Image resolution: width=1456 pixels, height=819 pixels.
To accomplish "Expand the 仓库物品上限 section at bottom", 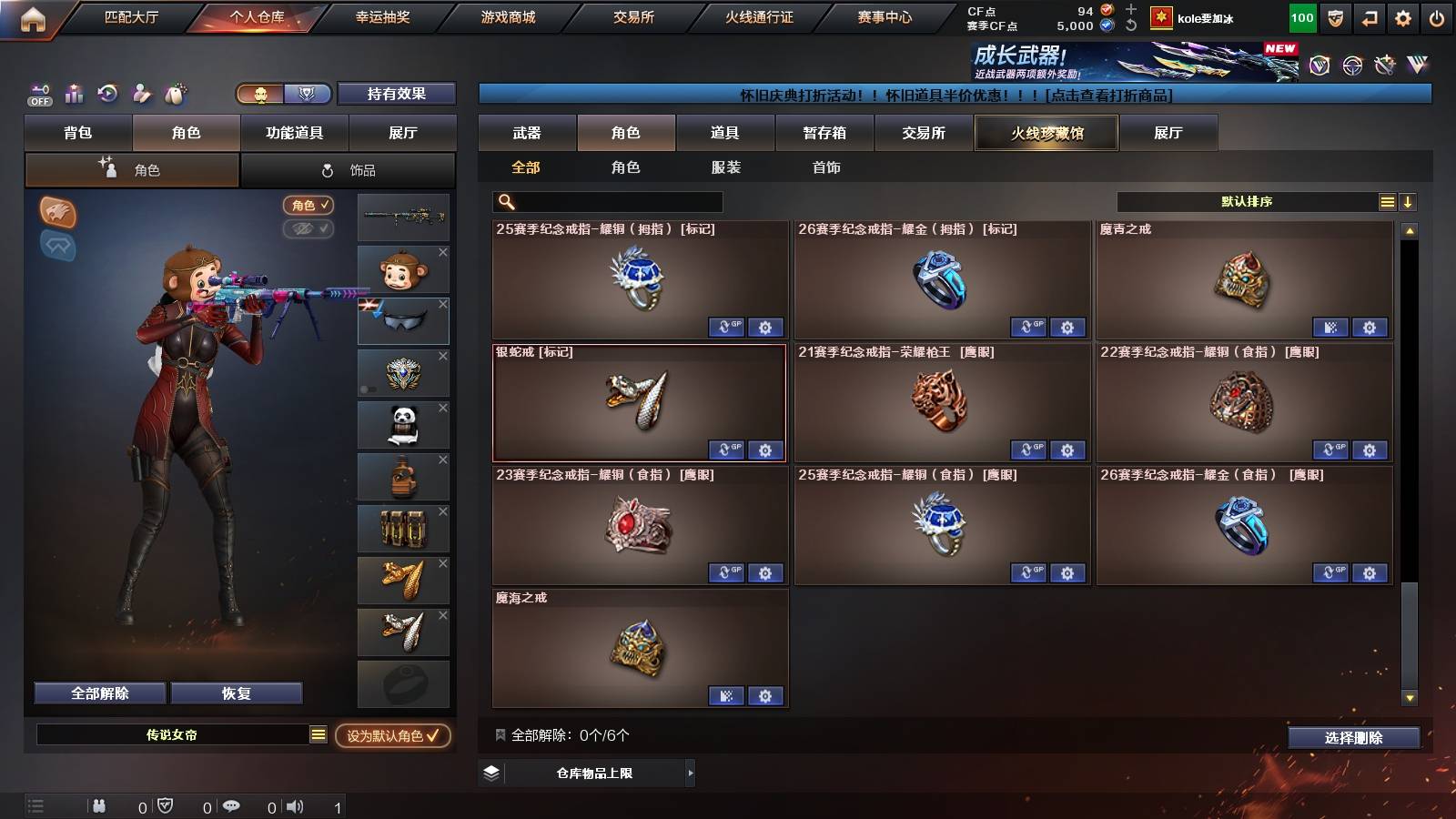I will (x=586, y=773).
